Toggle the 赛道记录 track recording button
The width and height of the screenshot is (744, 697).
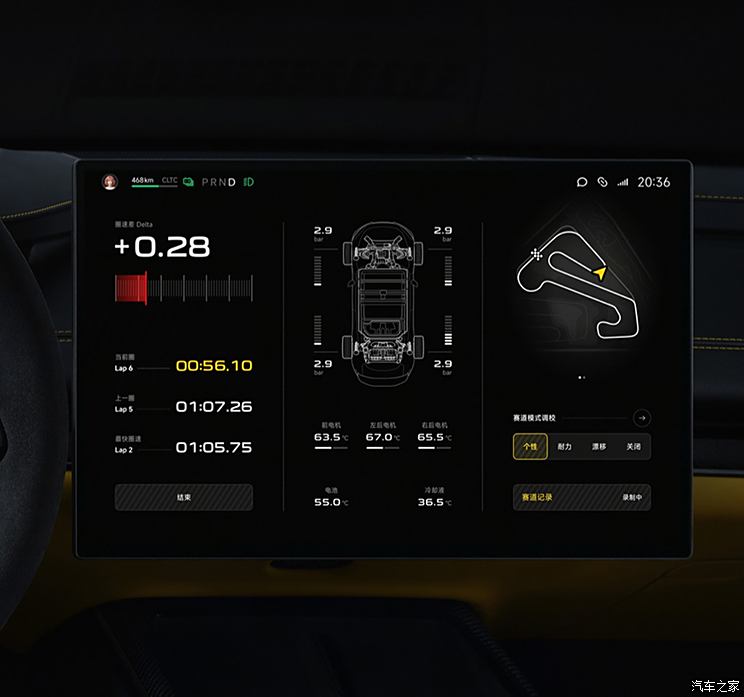[582, 497]
